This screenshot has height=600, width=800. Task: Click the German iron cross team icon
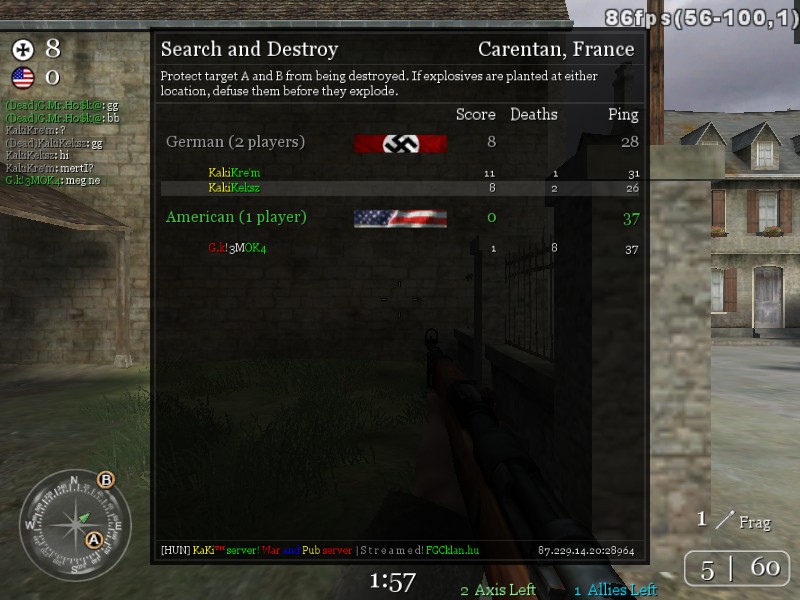(22, 49)
